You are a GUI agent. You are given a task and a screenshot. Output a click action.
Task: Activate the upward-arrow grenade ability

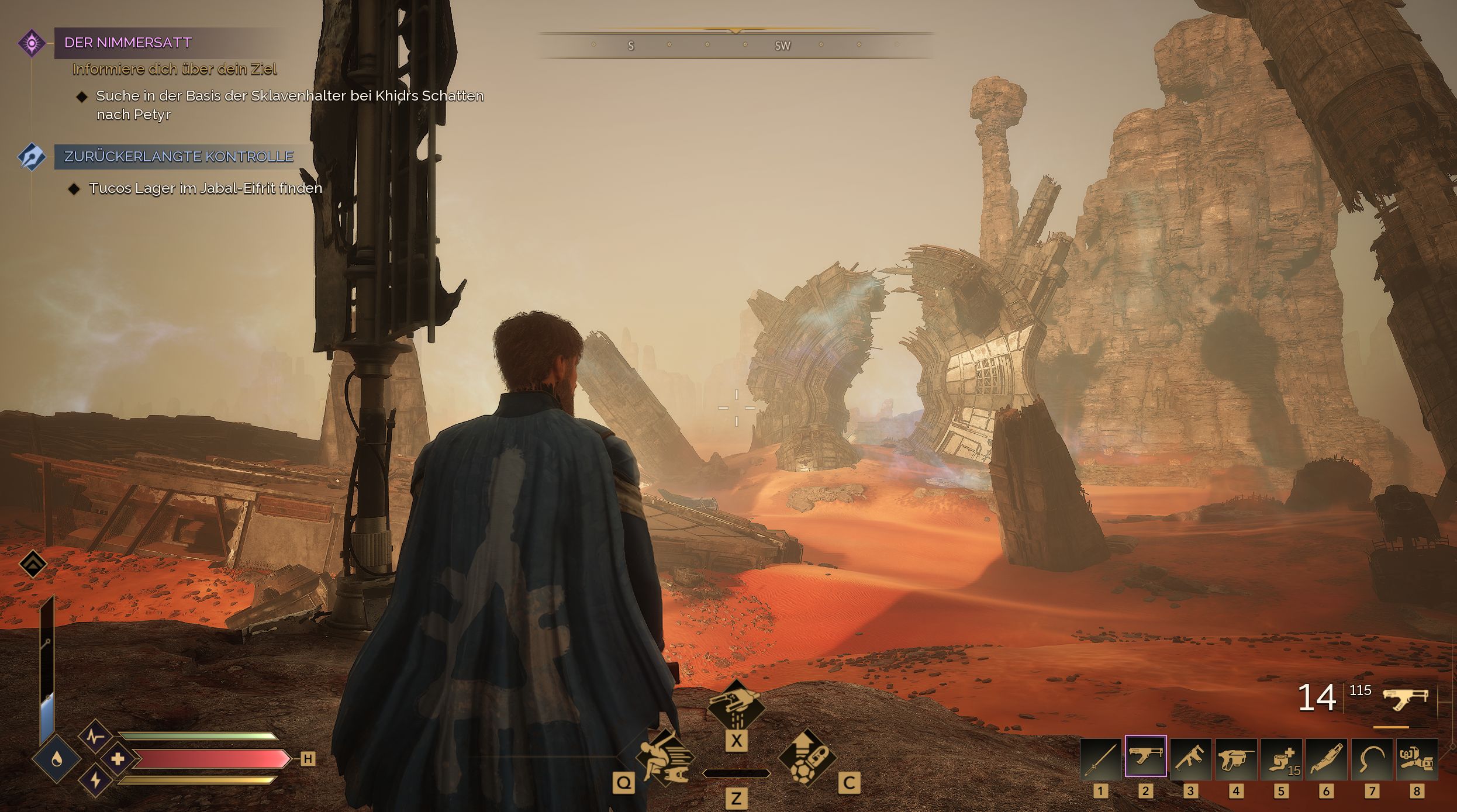click(x=807, y=758)
